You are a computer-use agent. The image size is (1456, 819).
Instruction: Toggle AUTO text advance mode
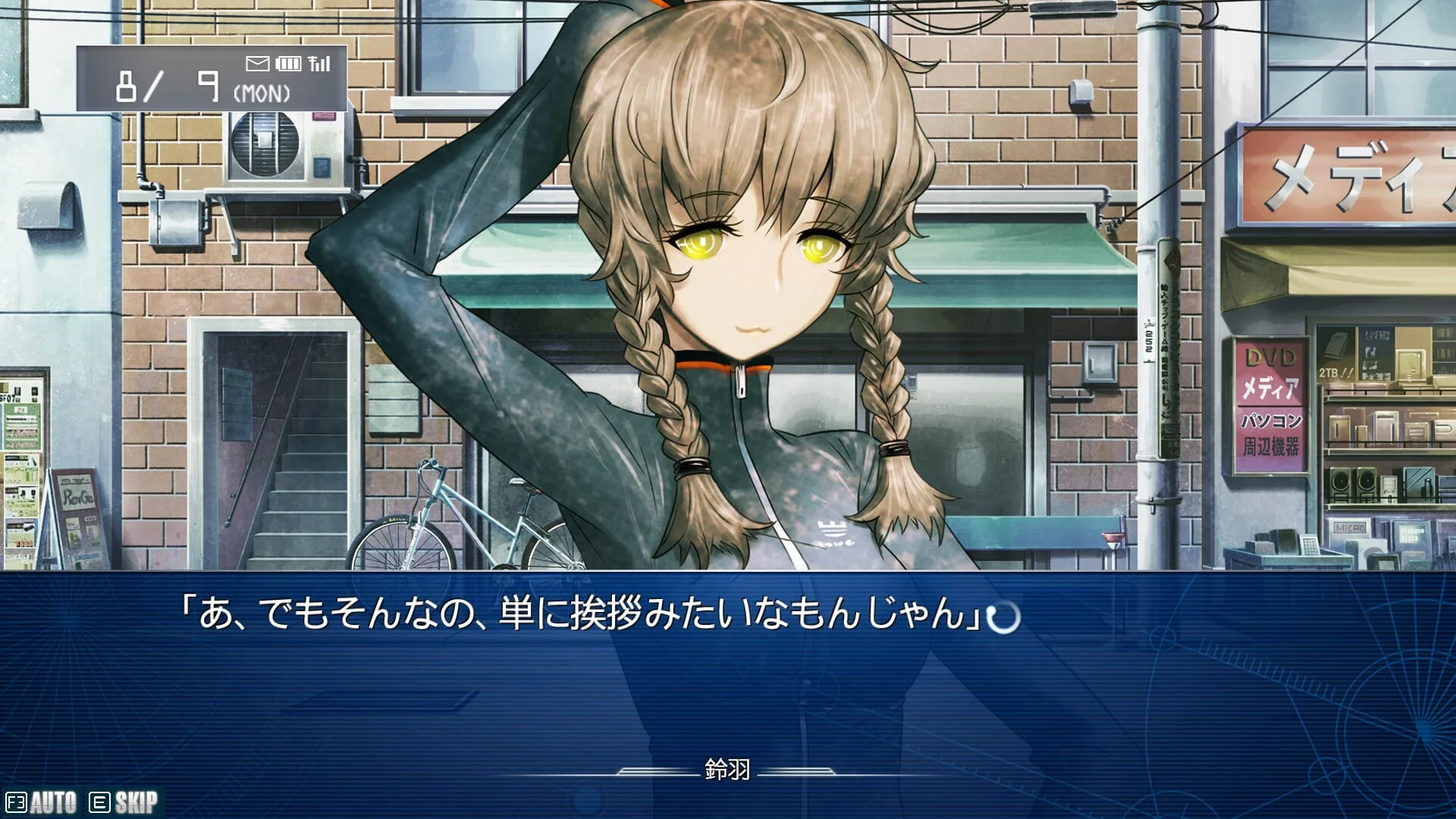[42, 802]
